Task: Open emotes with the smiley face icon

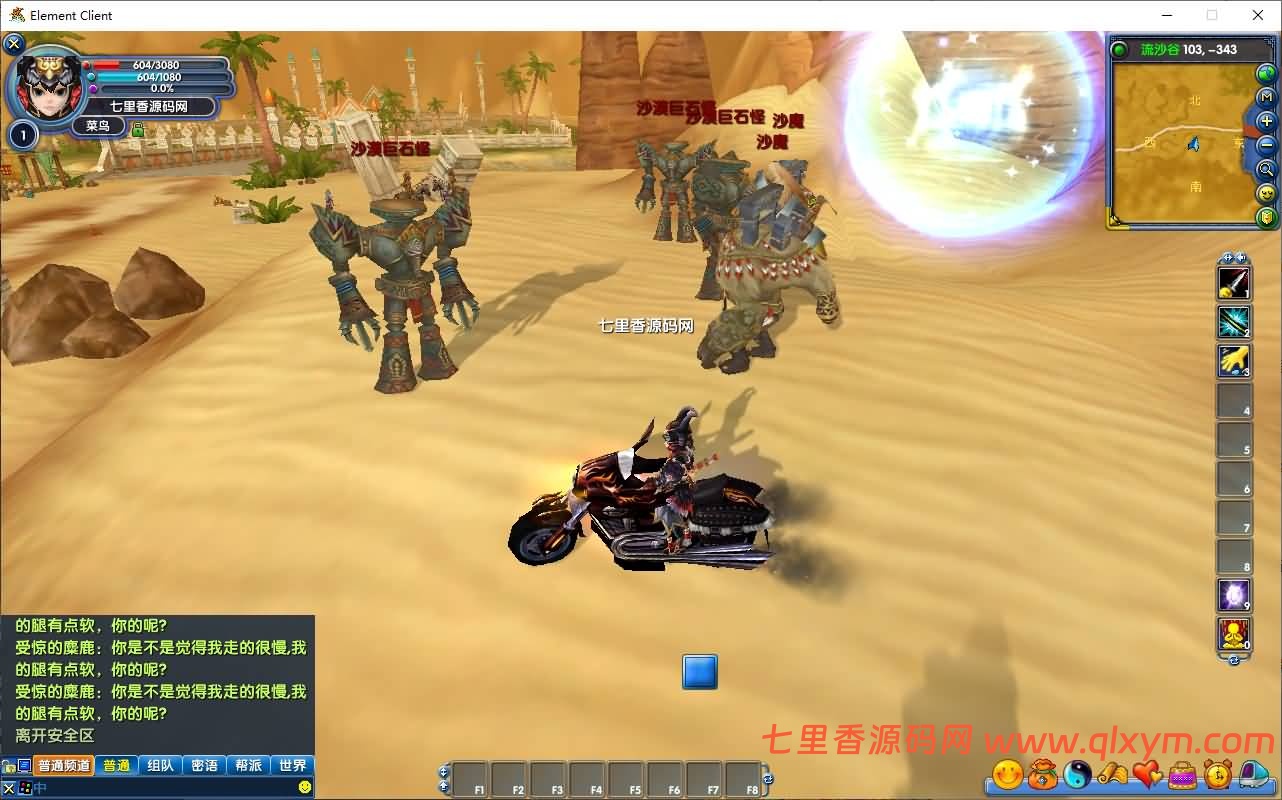Action: click(x=1007, y=773)
